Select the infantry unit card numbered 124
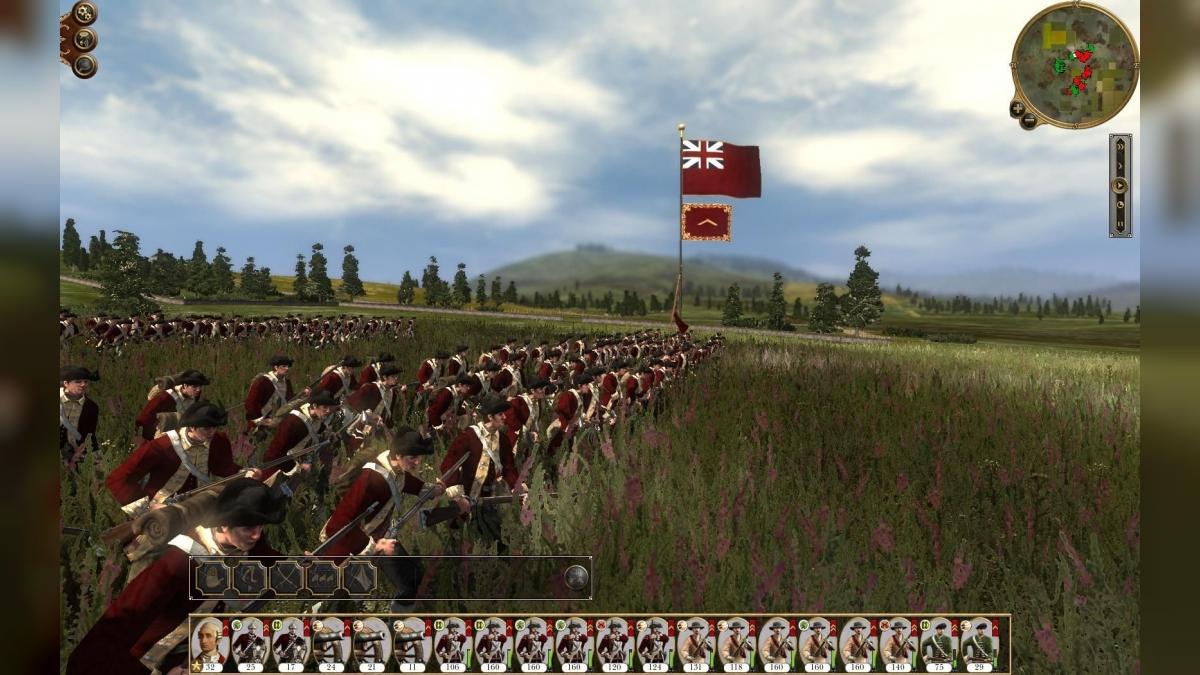Image resolution: width=1200 pixels, height=675 pixels. click(655, 643)
